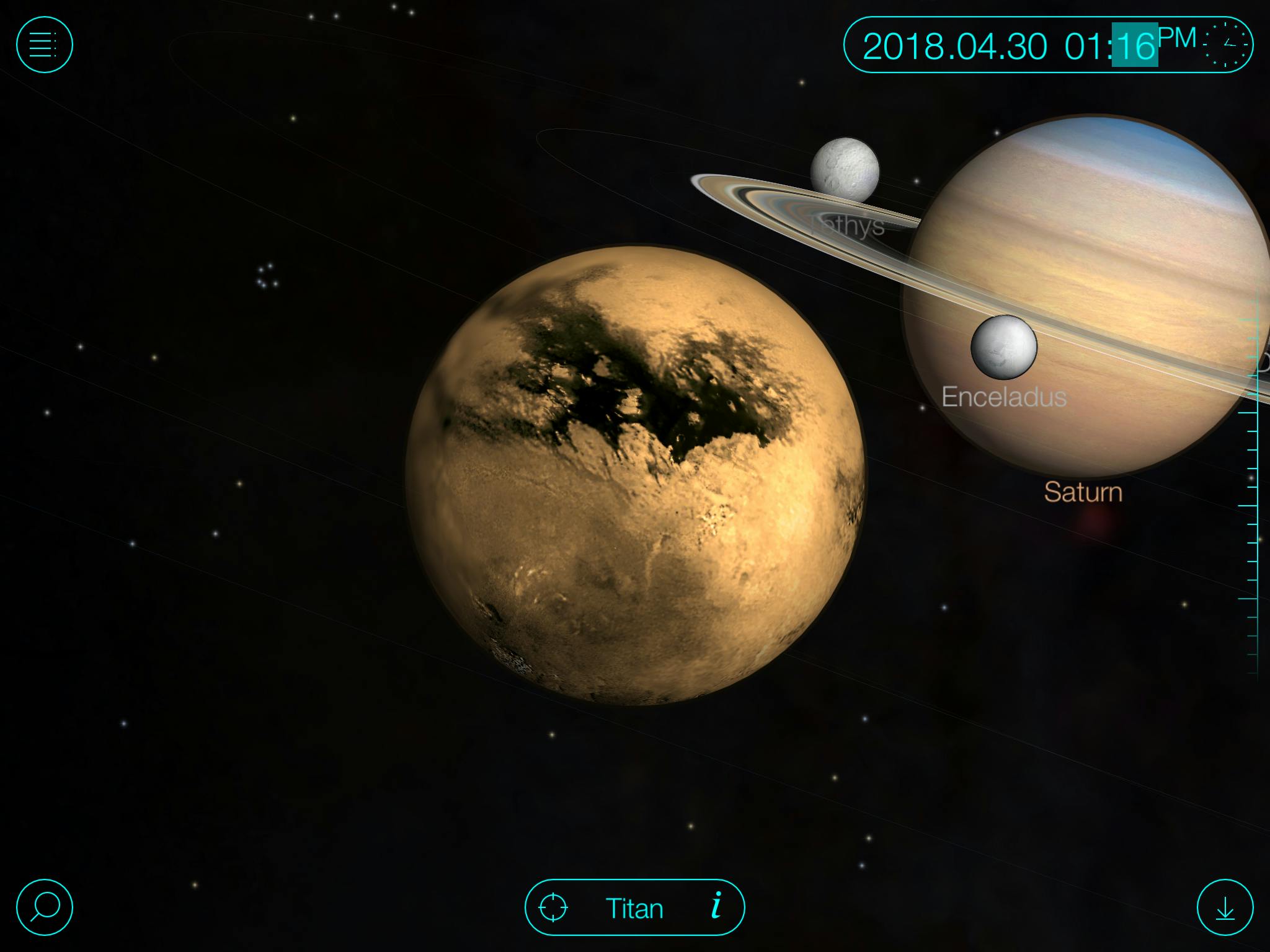Click the clock icon in the date bar

click(1227, 45)
